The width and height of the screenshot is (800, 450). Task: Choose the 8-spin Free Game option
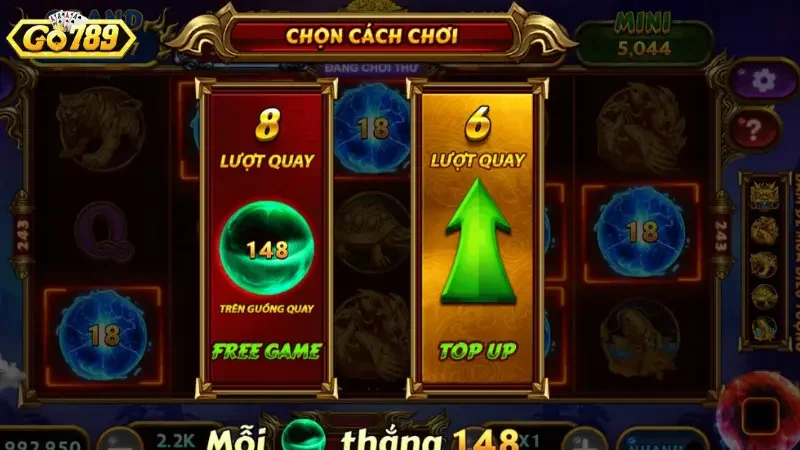pos(265,238)
